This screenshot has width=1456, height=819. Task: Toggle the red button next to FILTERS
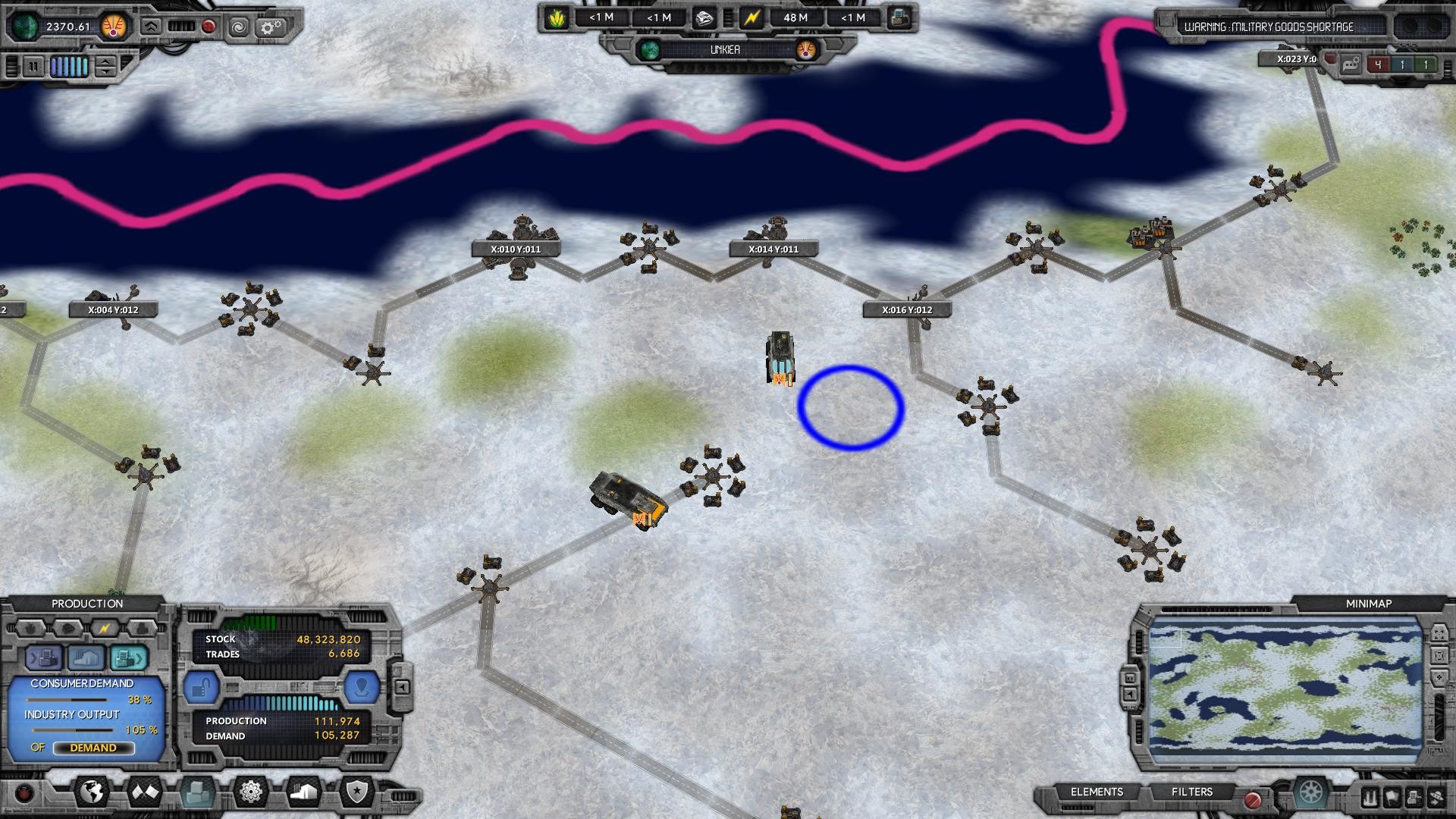(x=1253, y=799)
